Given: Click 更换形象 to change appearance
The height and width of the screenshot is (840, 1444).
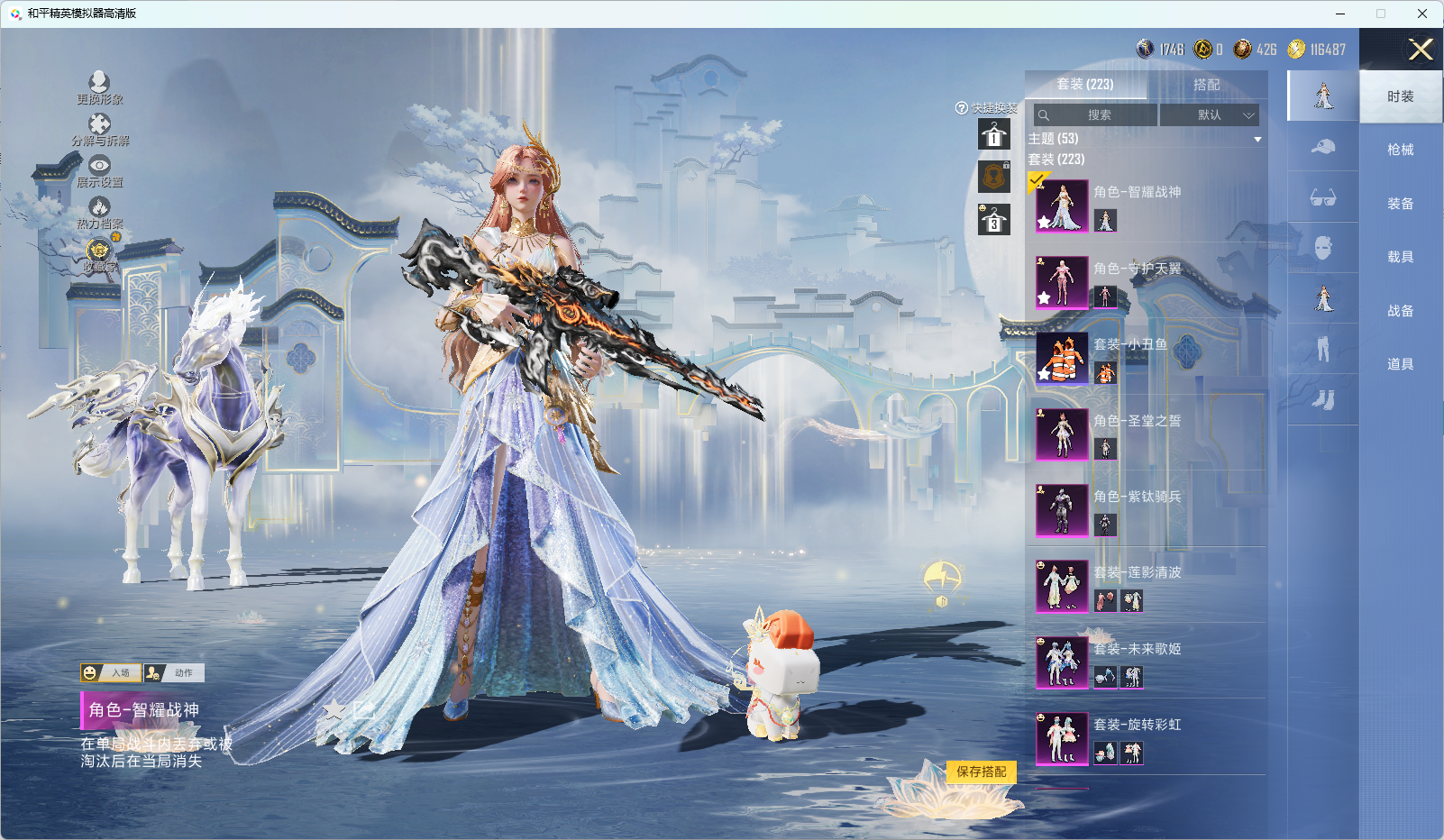Looking at the screenshot, I should (x=99, y=88).
